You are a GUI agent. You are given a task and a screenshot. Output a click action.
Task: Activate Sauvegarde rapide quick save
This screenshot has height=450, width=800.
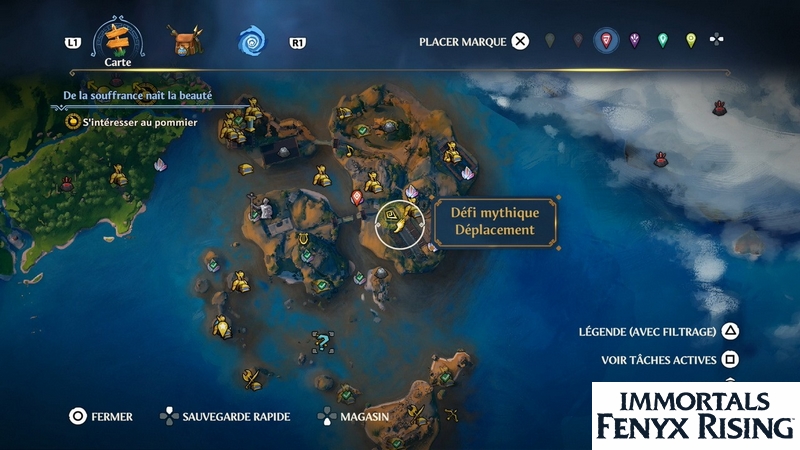coord(170,416)
